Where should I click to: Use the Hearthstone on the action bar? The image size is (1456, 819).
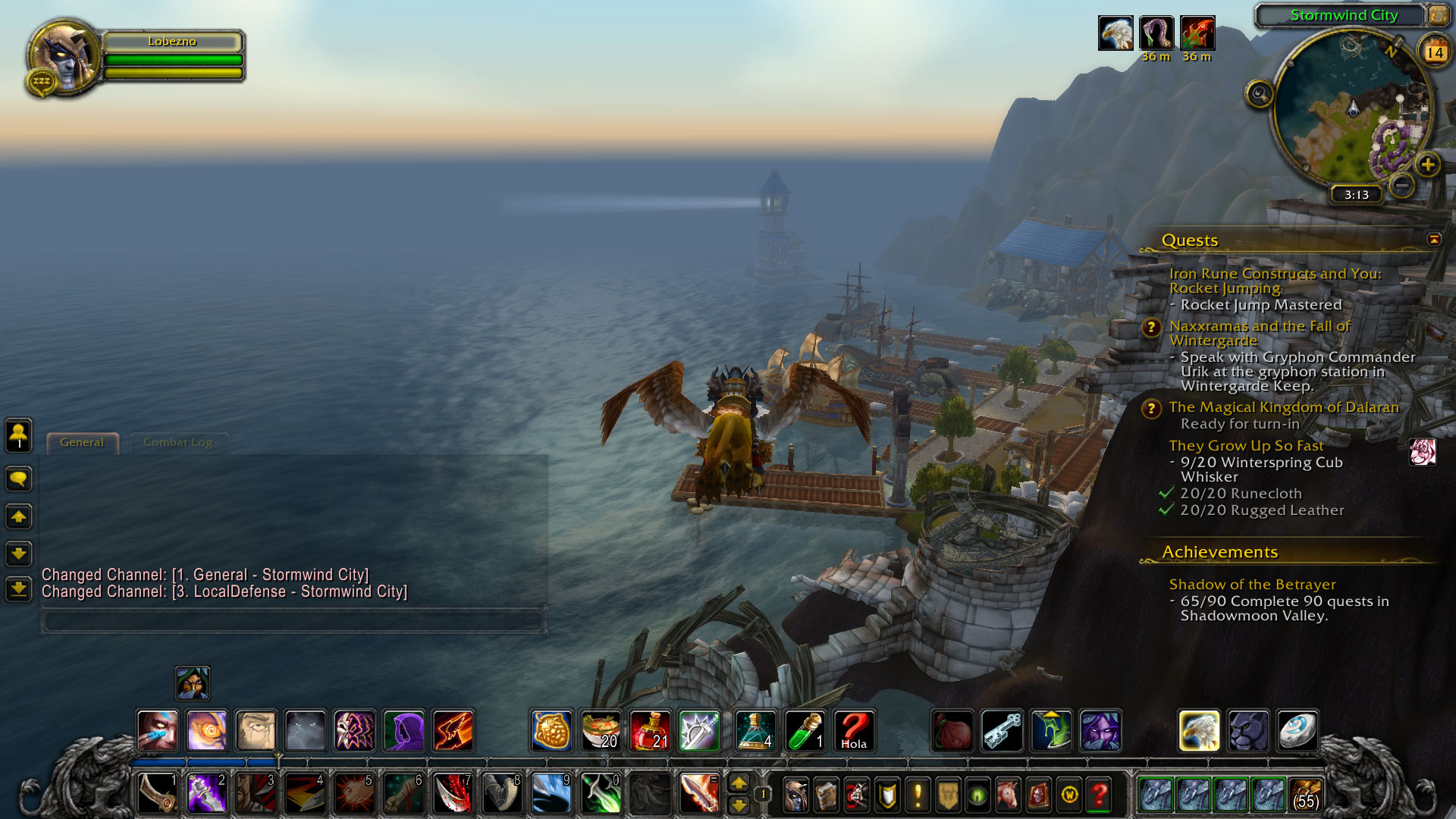[1298, 731]
